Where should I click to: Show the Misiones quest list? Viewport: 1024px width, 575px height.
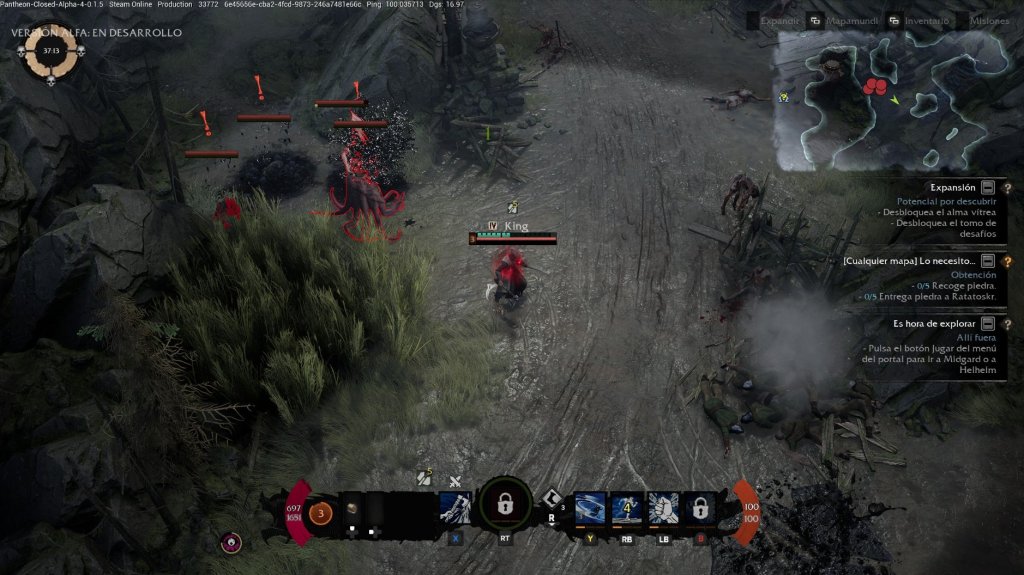(x=988, y=20)
